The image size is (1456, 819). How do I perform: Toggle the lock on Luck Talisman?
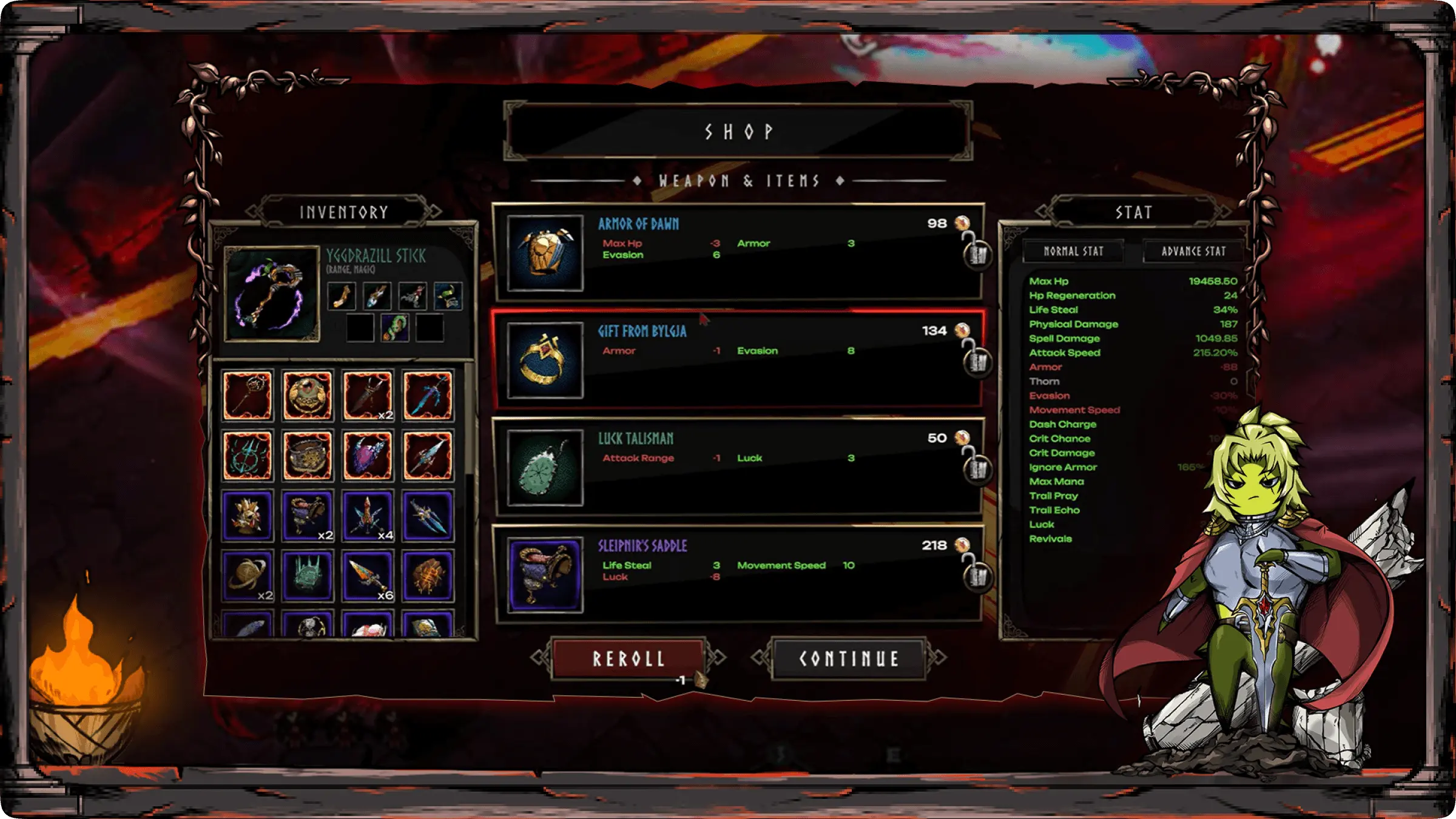coord(977,468)
